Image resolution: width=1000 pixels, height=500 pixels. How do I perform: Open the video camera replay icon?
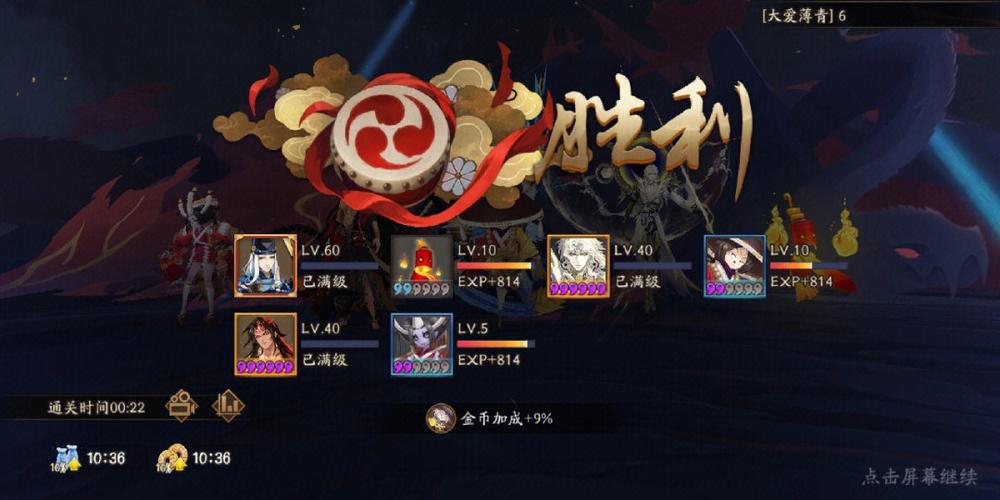coord(181,405)
